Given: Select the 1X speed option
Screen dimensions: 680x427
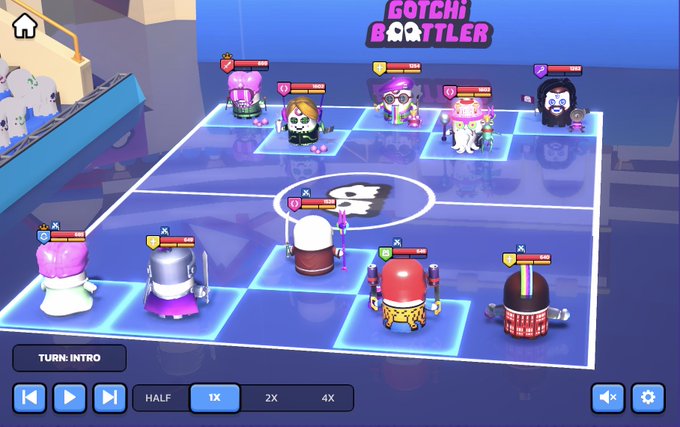Looking at the screenshot, I should tap(214, 398).
